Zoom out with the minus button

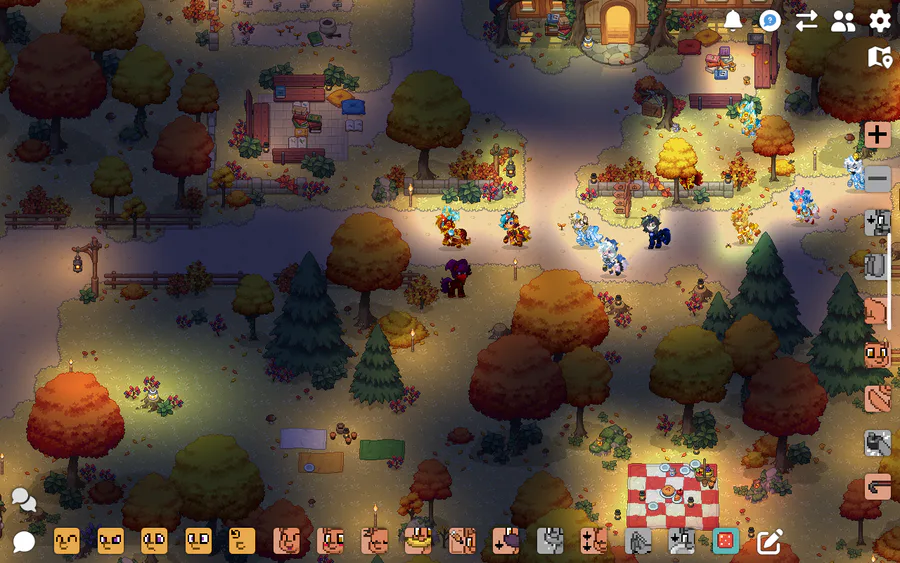tap(878, 179)
